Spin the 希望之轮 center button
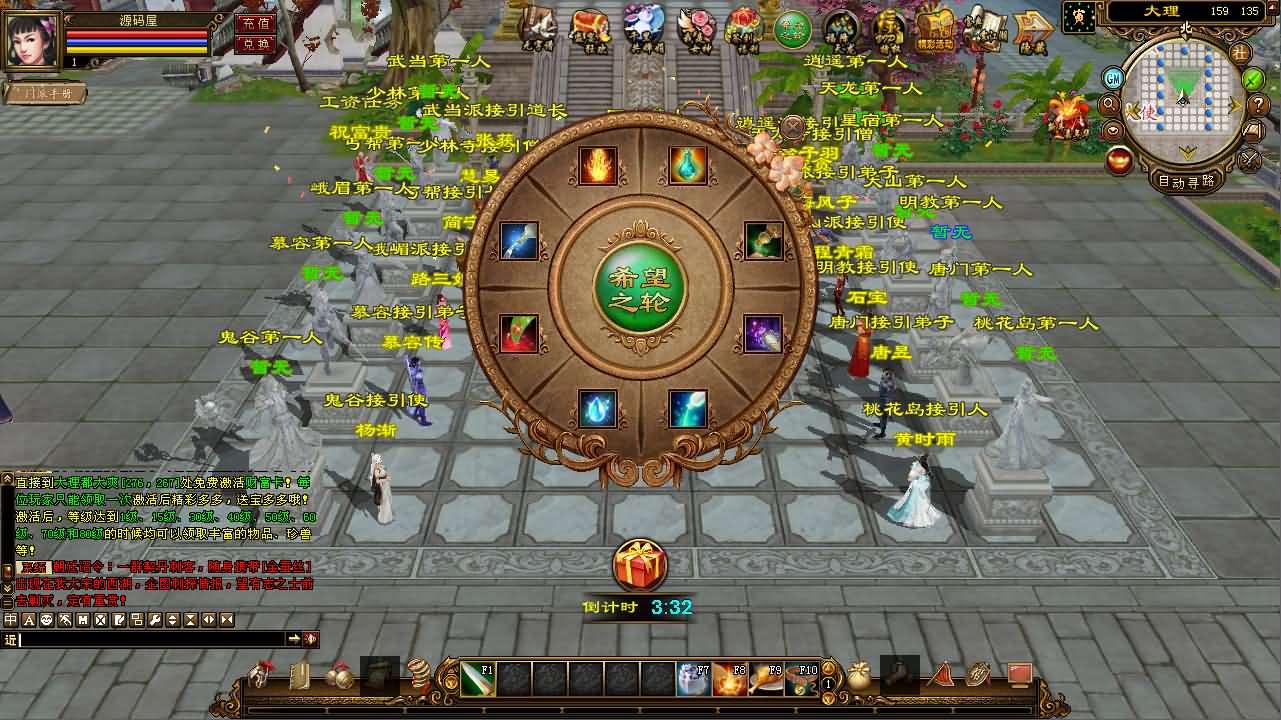This screenshot has height=720, width=1281. click(x=640, y=290)
